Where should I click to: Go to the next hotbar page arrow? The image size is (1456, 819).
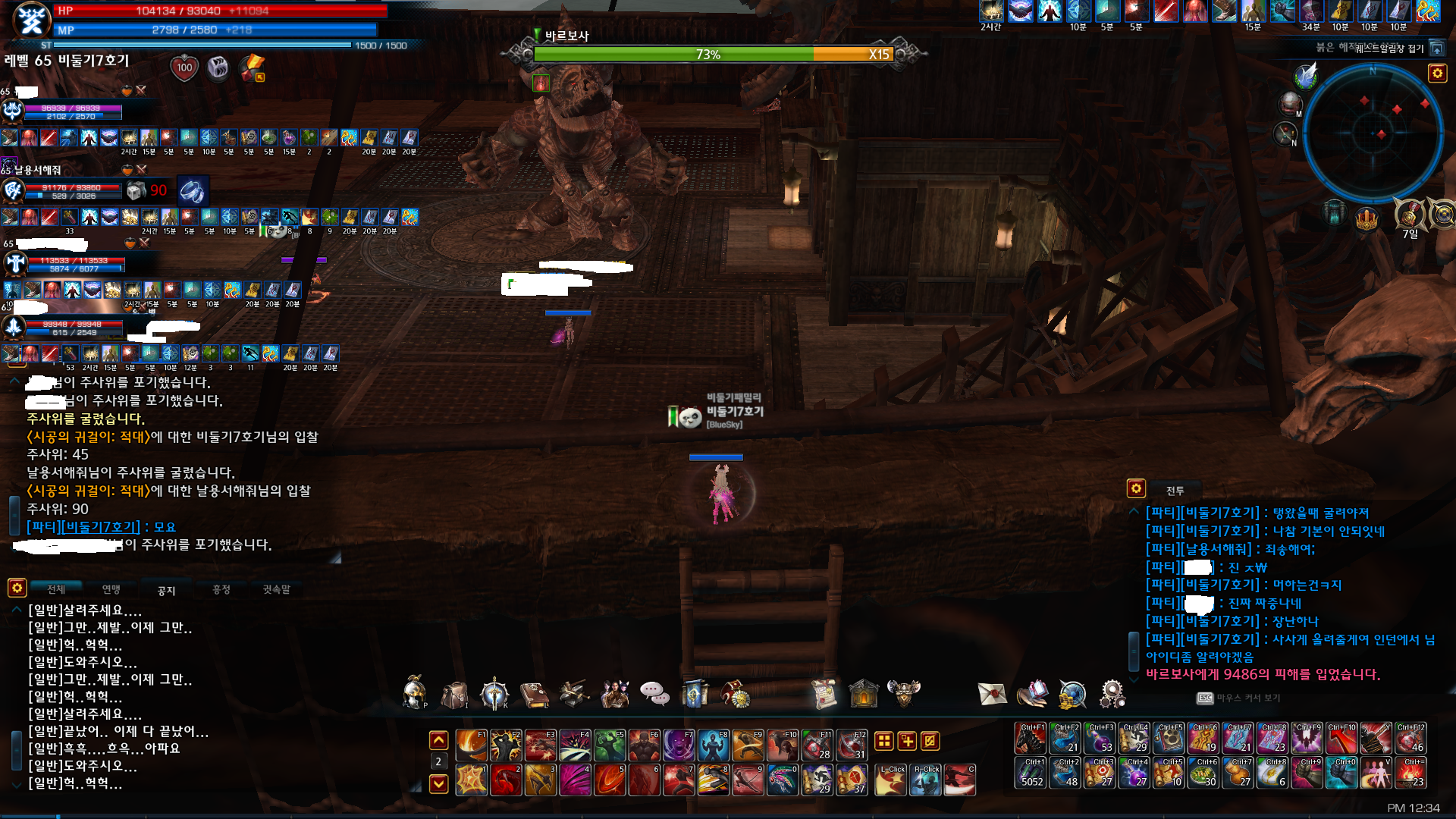[438, 783]
